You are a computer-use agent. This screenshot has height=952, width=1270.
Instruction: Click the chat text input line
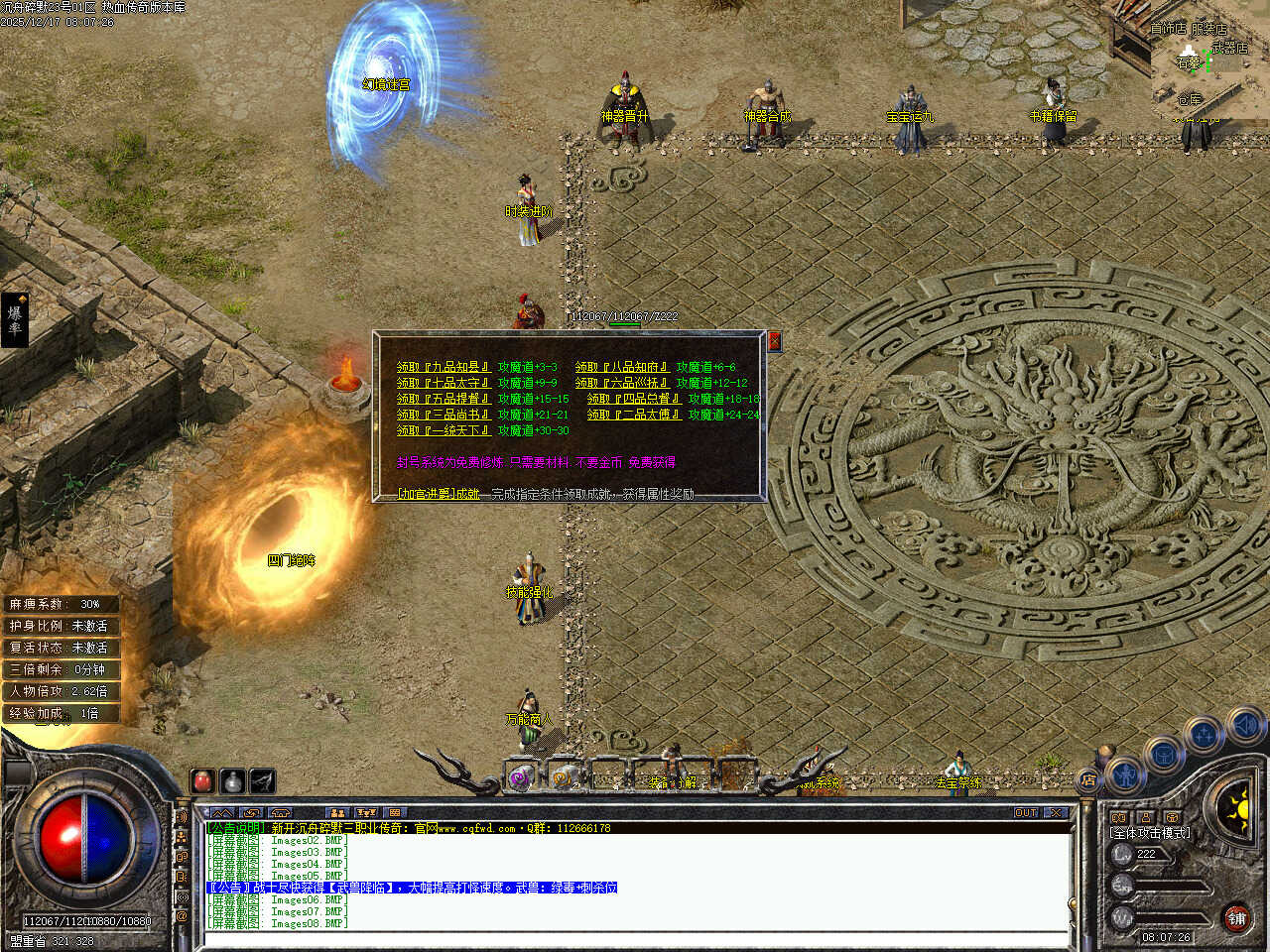(635, 939)
